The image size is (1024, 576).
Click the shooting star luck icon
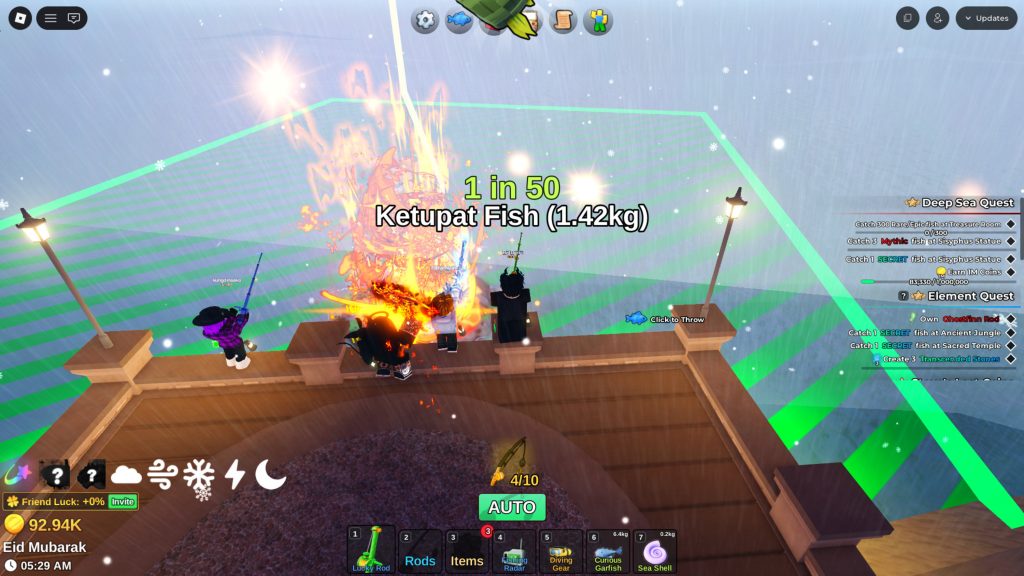click(20, 474)
